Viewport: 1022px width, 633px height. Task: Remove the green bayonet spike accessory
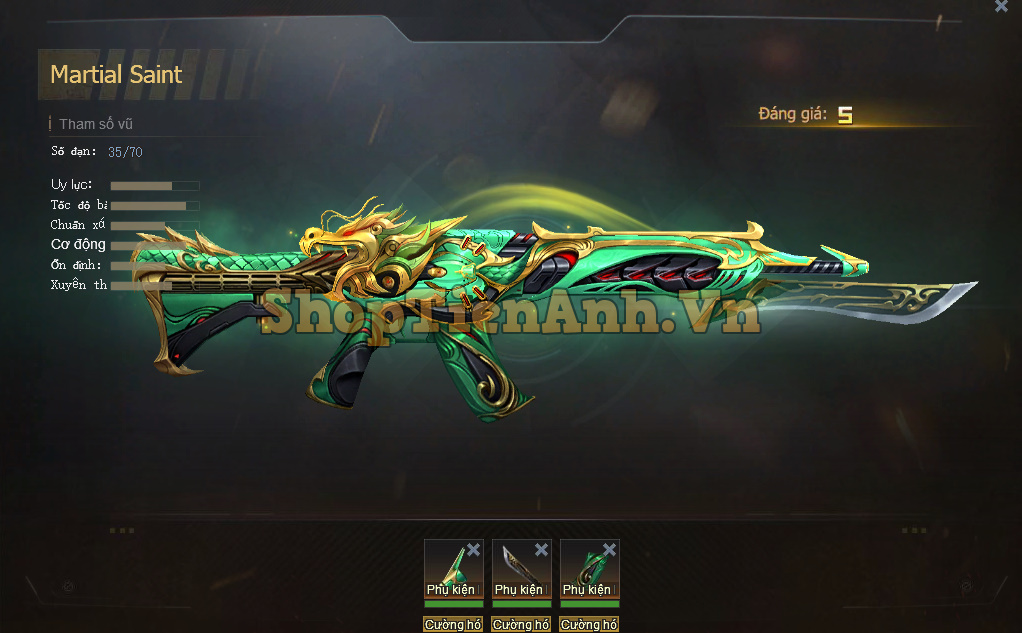pos(473,550)
